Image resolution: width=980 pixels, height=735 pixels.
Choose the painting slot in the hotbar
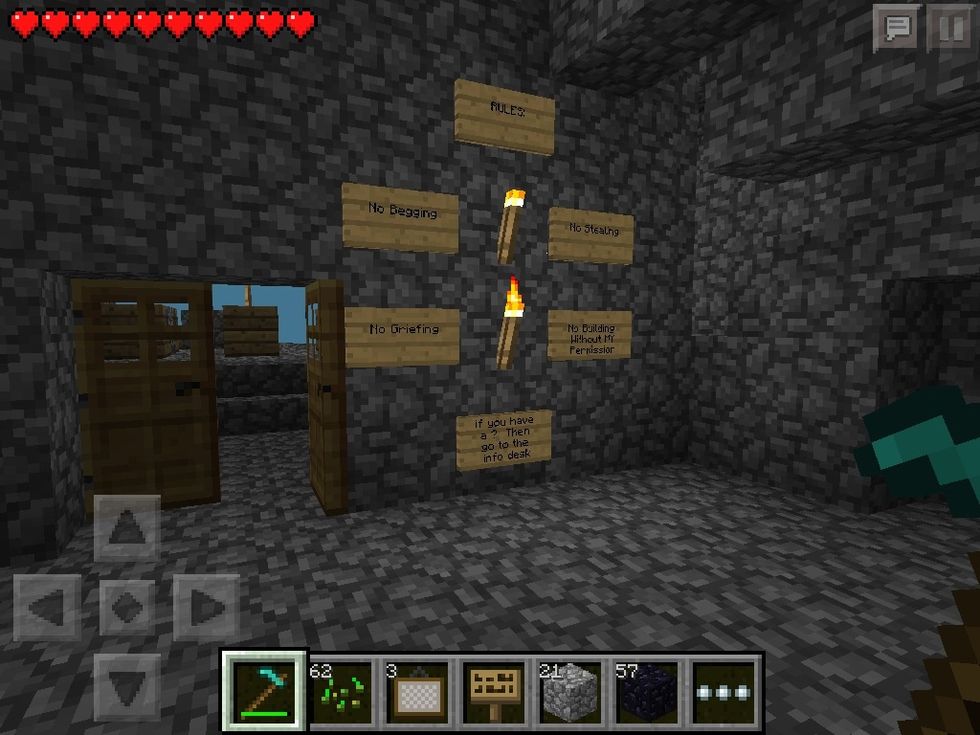click(x=417, y=690)
